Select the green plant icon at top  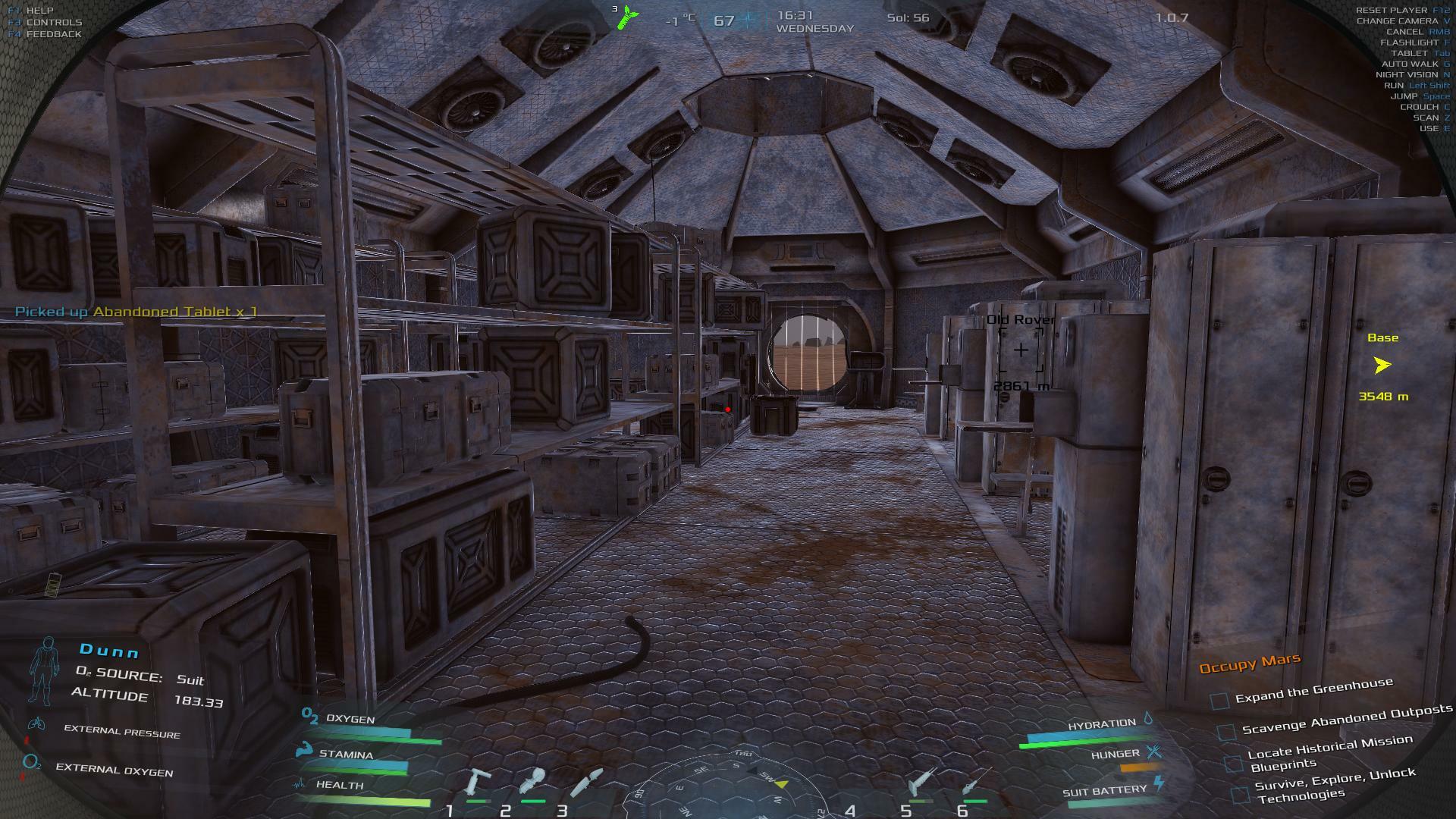point(626,17)
